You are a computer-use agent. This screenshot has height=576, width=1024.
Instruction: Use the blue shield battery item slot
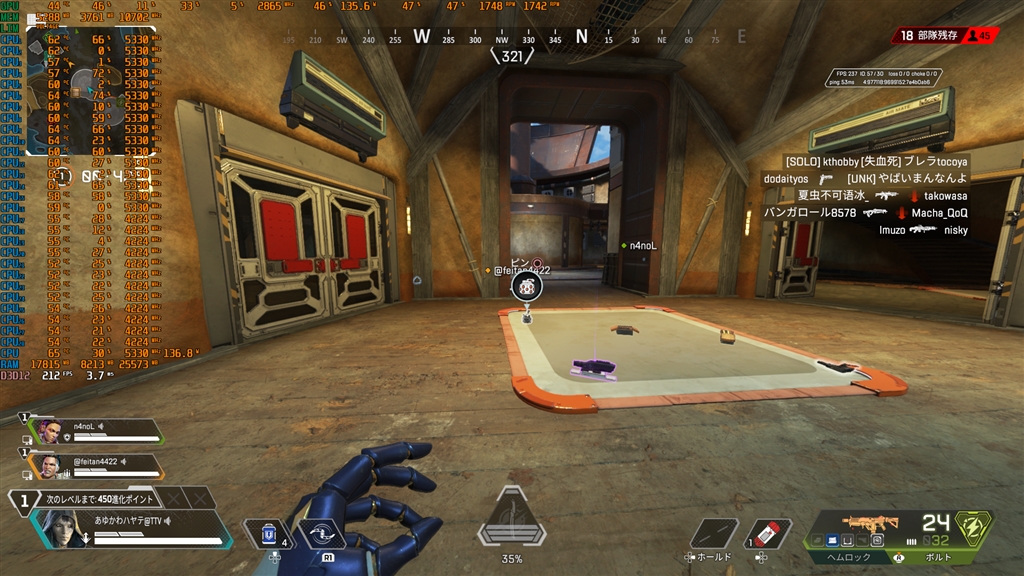[x=268, y=536]
